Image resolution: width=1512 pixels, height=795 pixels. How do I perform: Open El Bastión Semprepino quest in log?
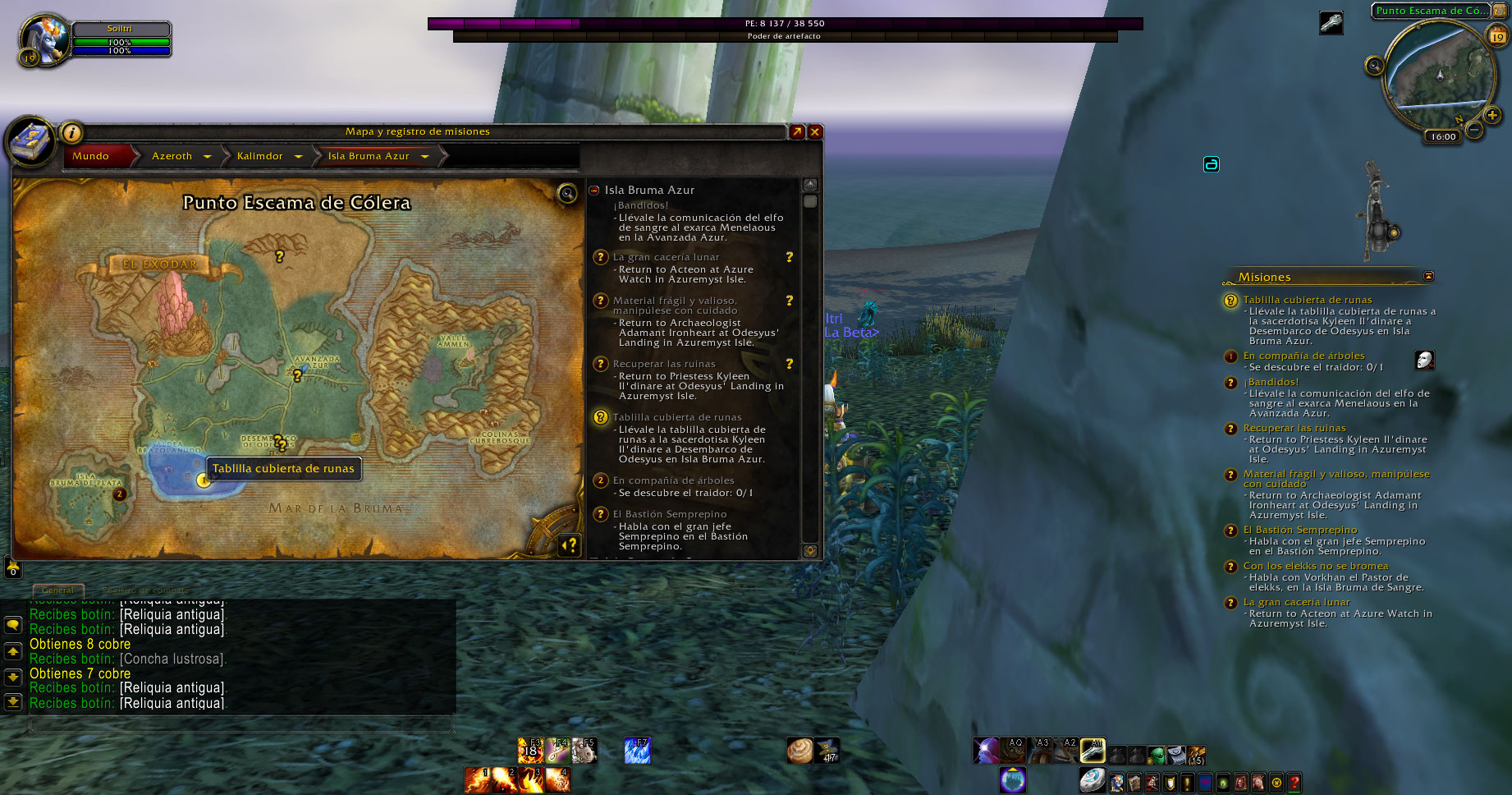669,514
